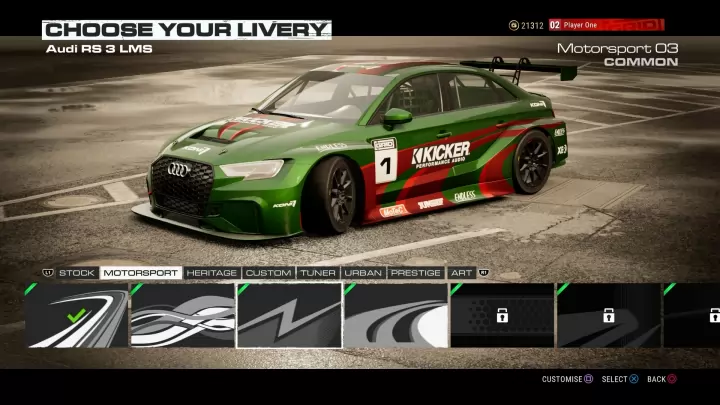Choose the Prestige tab
This screenshot has width=720, height=405.
[x=416, y=272]
